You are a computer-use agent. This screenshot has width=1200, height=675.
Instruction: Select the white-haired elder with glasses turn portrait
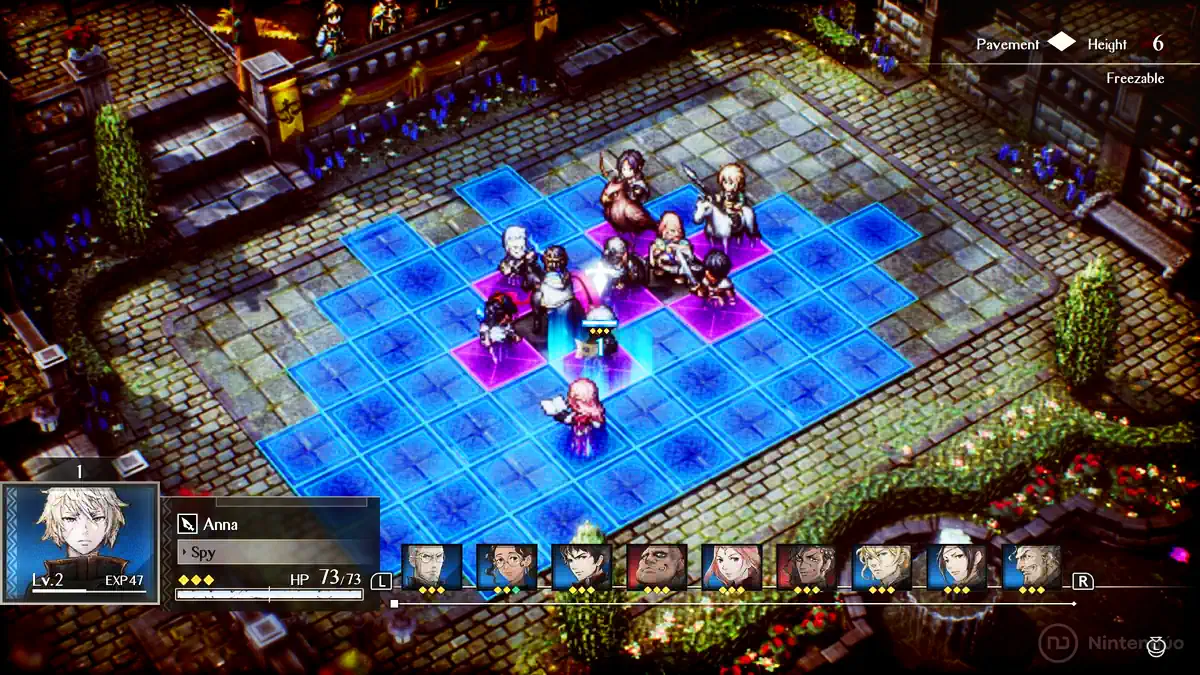click(x=432, y=567)
